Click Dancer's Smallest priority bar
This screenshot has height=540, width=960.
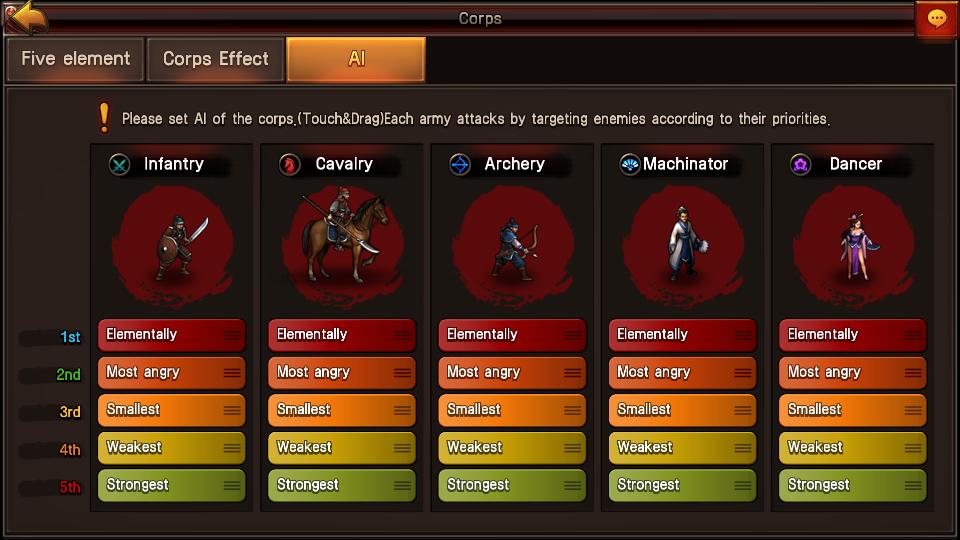click(853, 410)
